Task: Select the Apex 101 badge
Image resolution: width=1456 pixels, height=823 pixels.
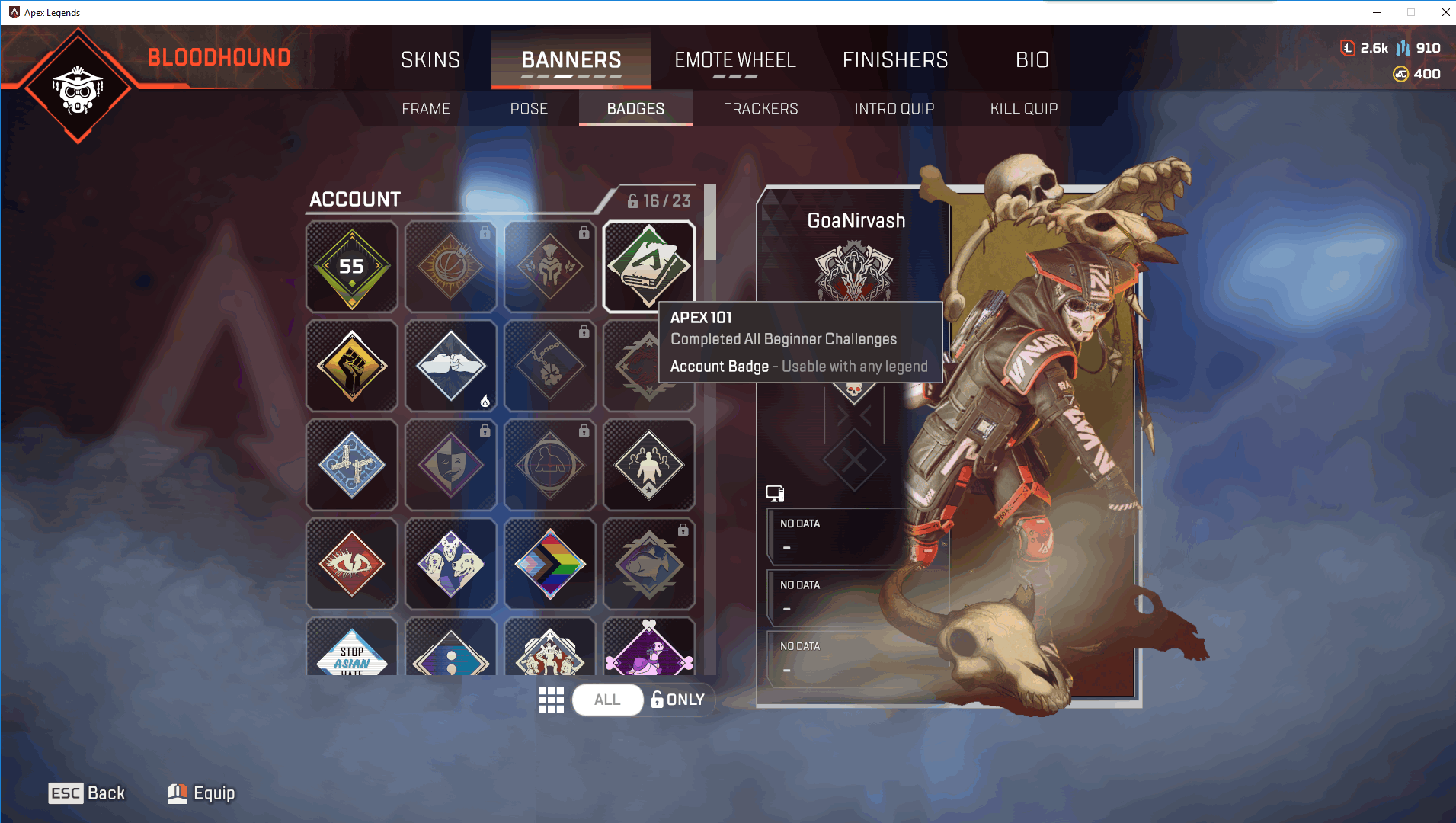Action: coord(648,267)
